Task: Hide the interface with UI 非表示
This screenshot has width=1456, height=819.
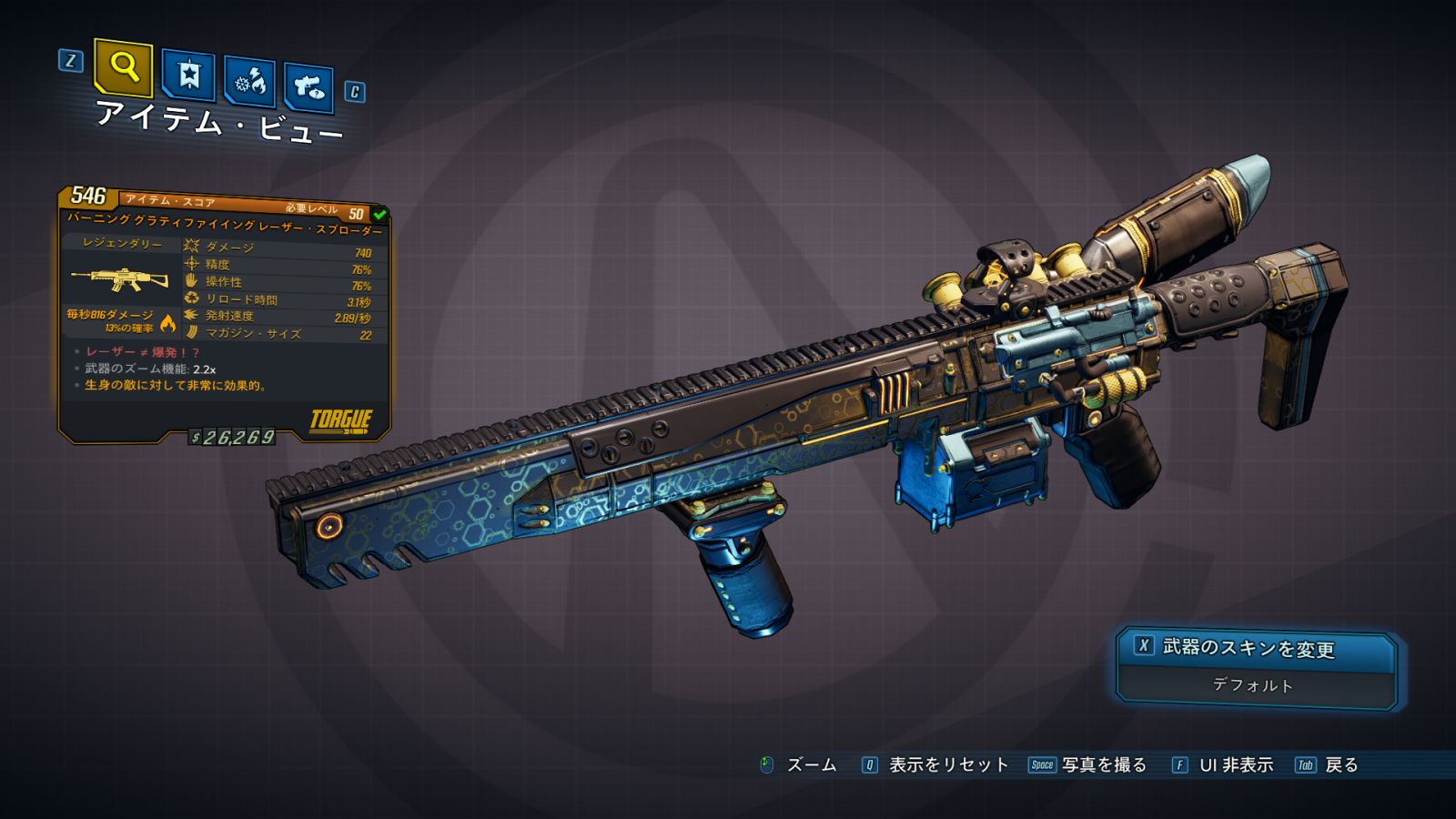Action: [1235, 765]
